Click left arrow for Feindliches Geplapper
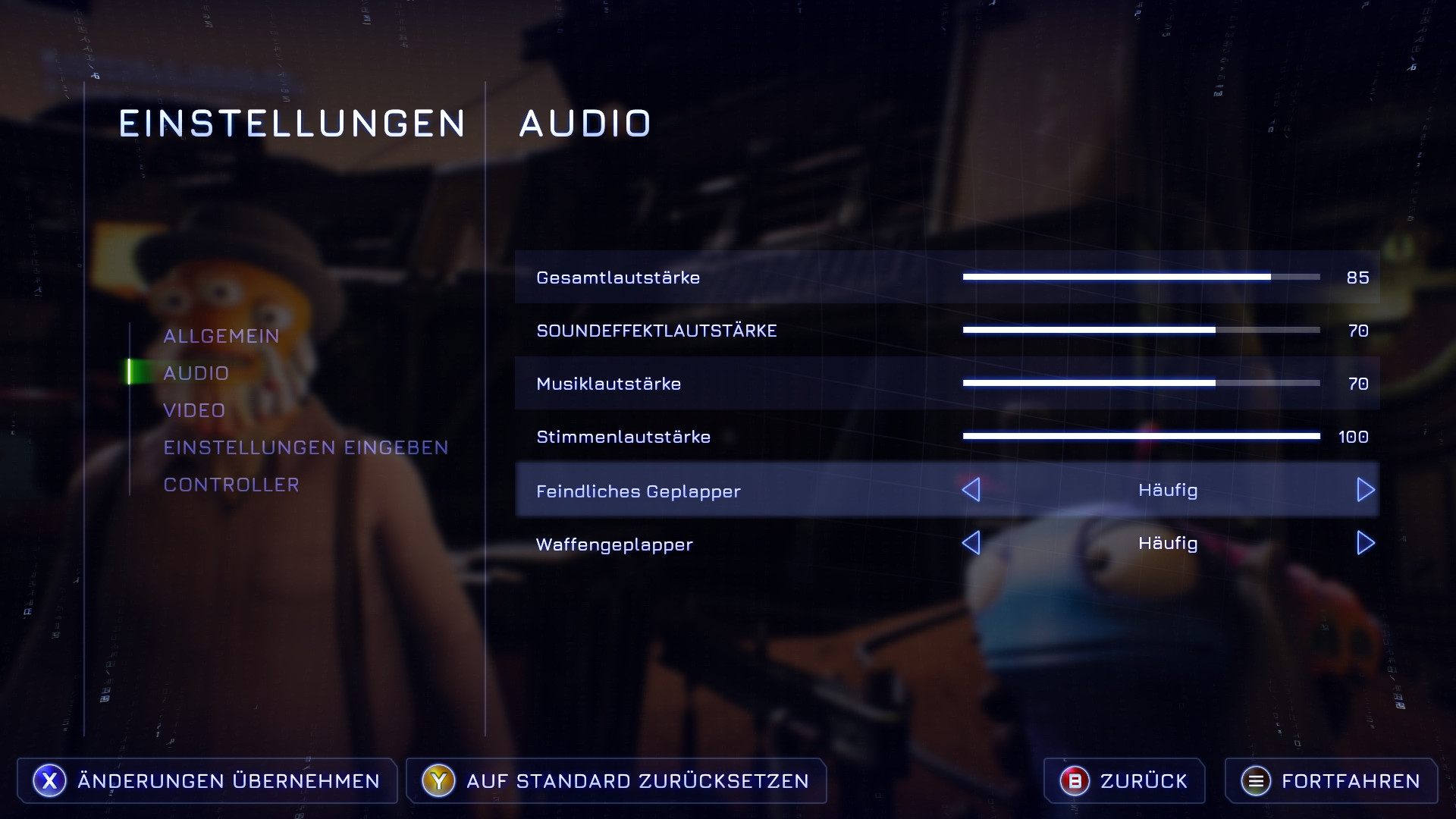 [x=971, y=490]
